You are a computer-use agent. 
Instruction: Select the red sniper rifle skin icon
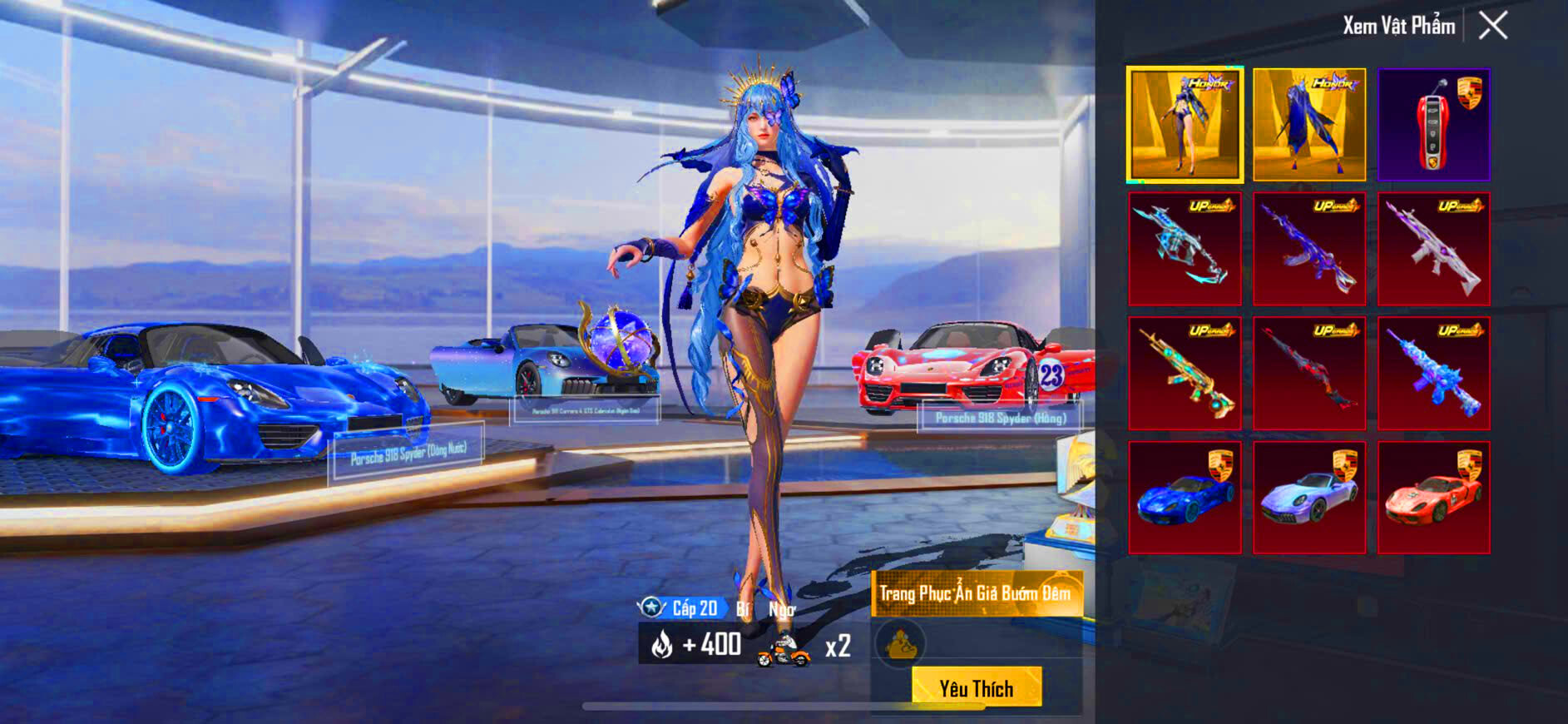(1308, 372)
